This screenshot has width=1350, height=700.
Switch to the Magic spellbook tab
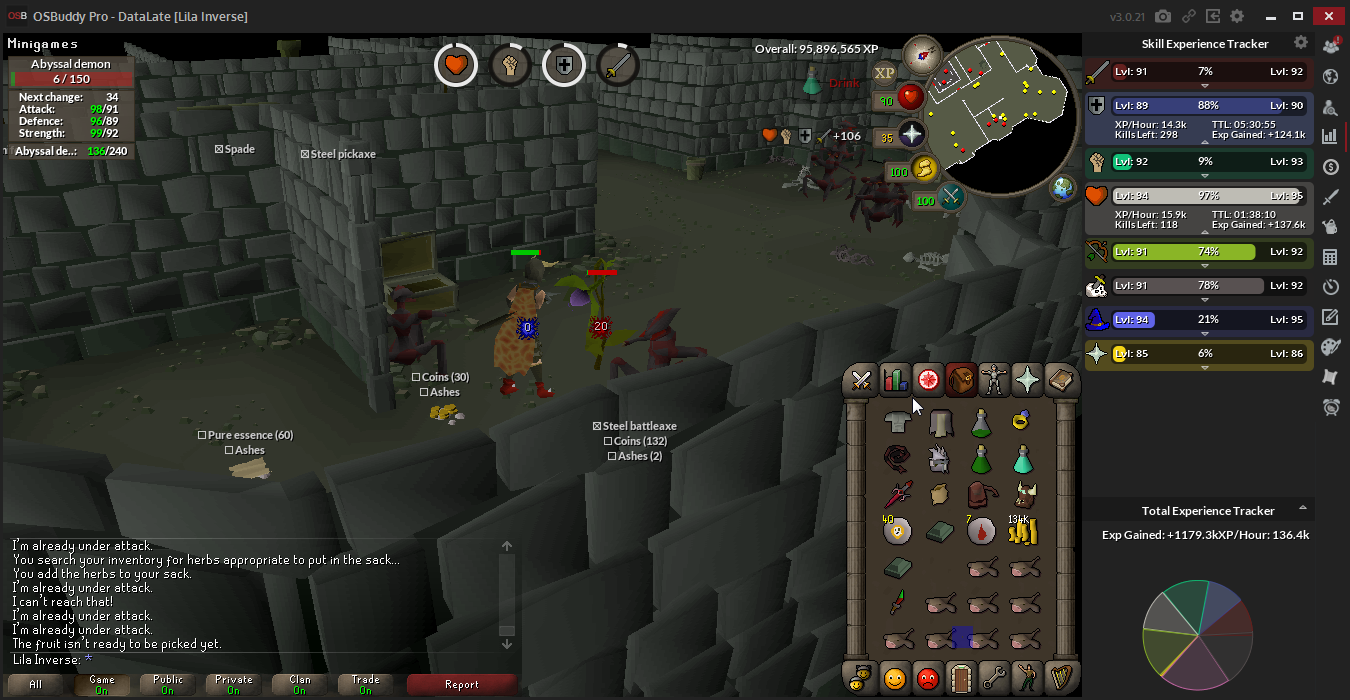1060,380
